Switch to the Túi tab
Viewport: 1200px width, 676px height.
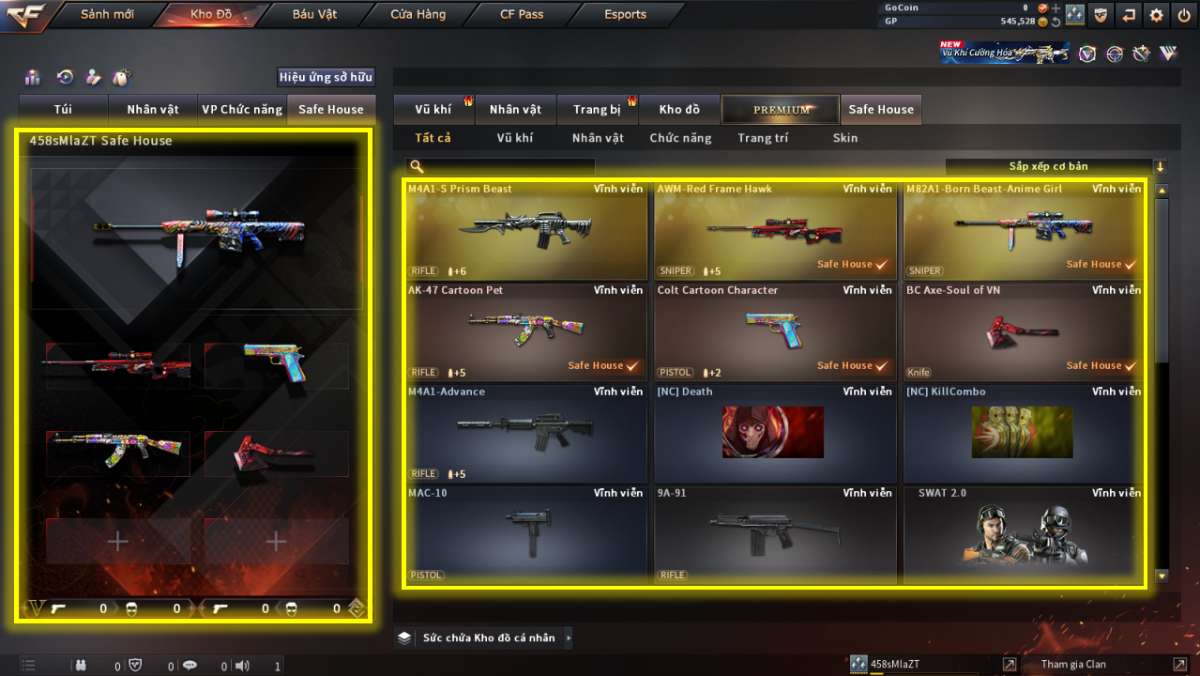point(63,109)
